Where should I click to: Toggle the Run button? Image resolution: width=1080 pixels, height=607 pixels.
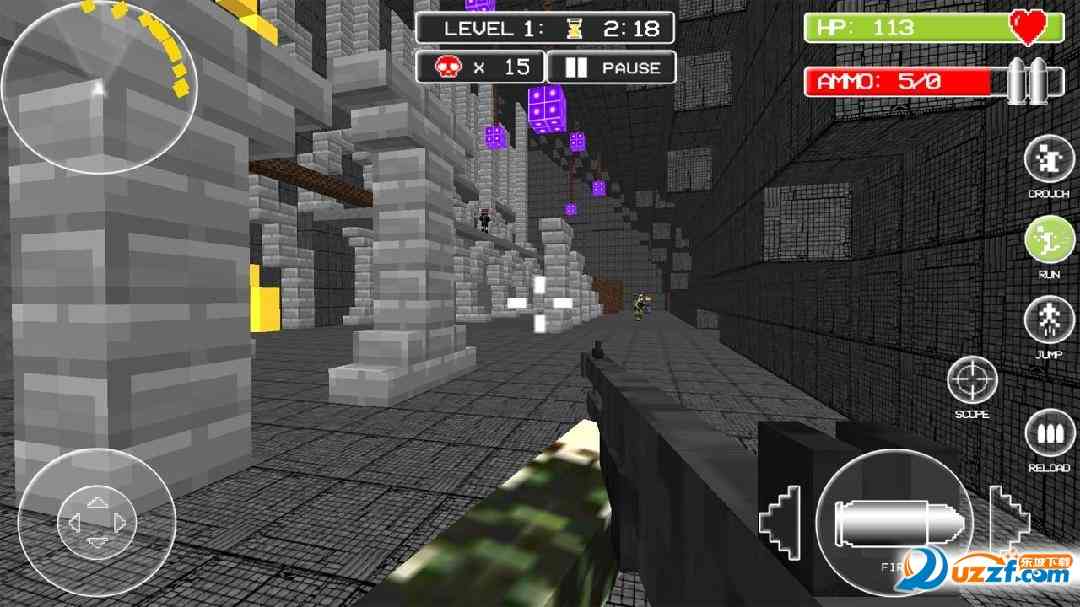tap(1048, 240)
